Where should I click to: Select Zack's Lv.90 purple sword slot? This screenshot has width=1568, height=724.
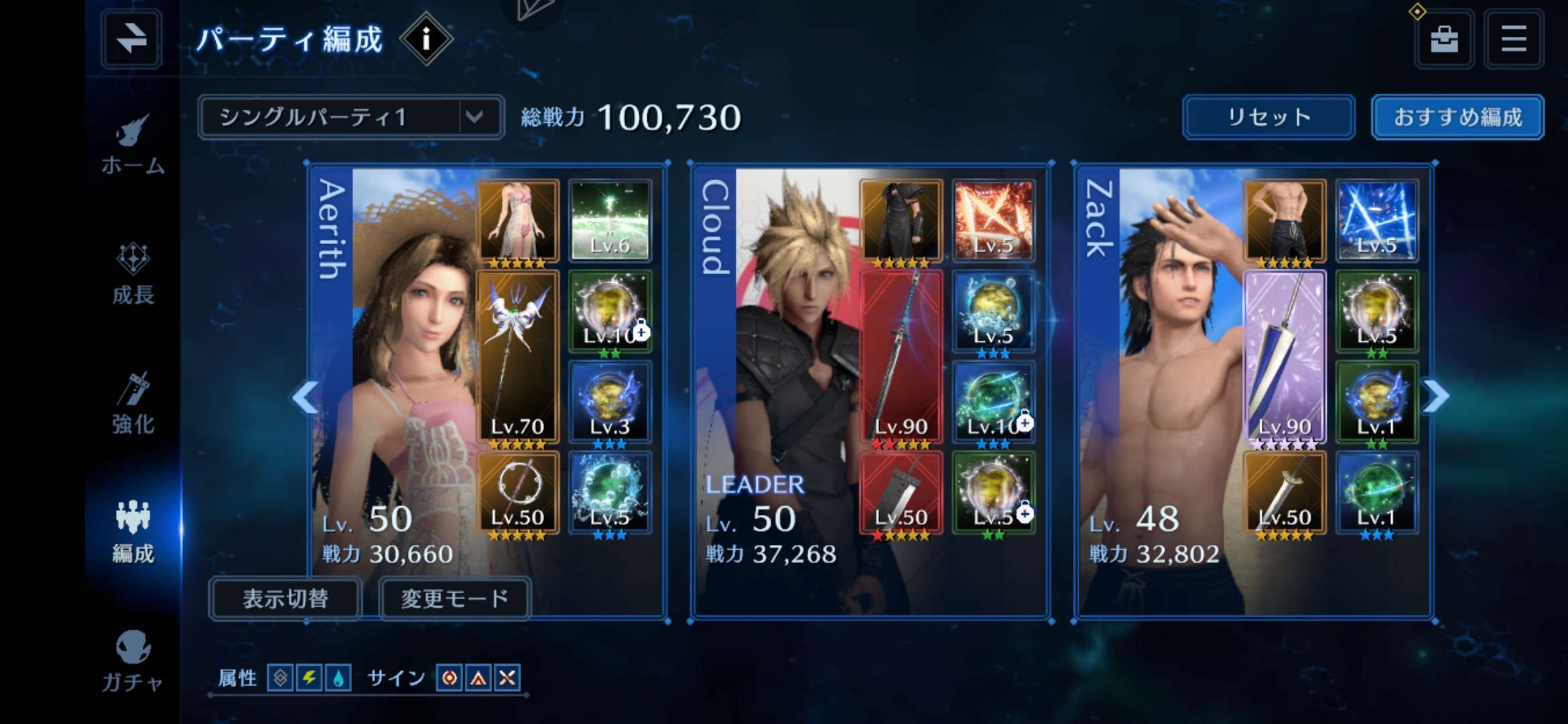click(1285, 357)
